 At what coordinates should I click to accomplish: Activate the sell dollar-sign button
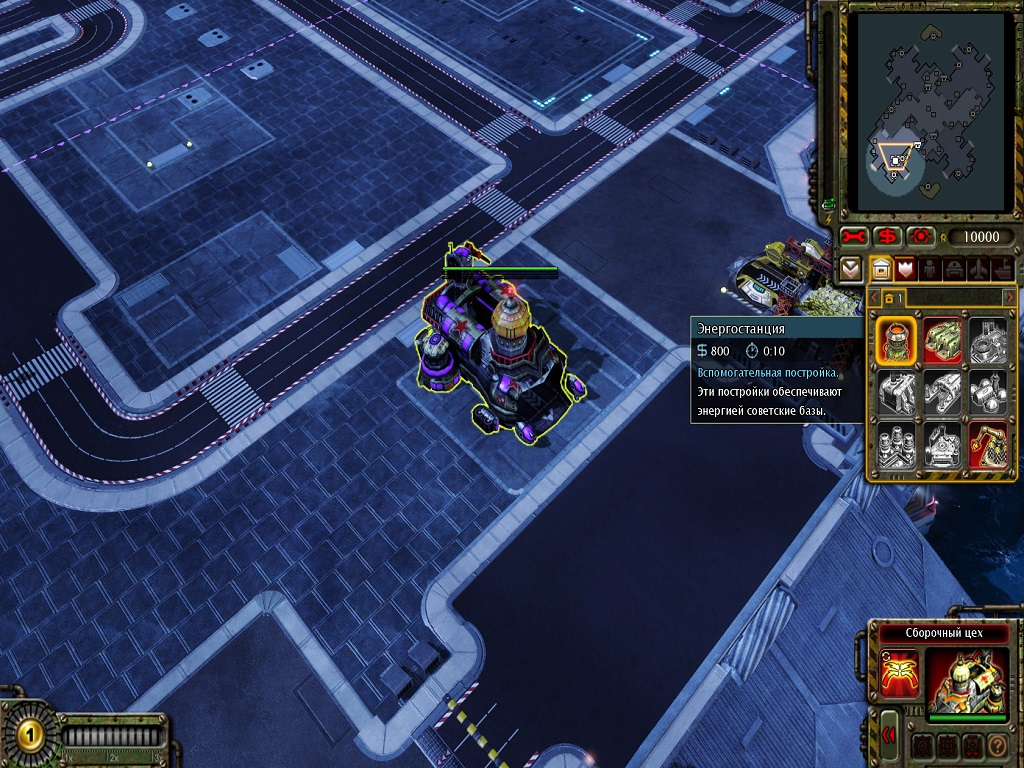[886, 237]
